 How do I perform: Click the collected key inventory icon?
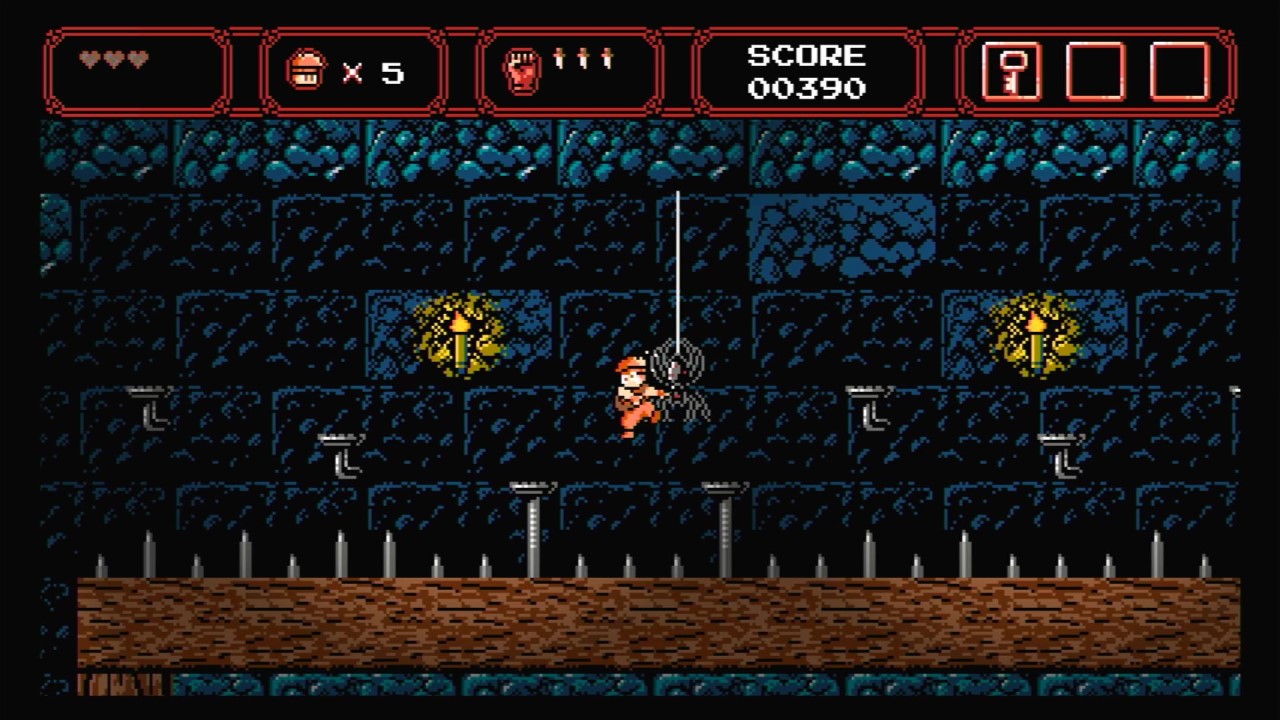point(1013,74)
